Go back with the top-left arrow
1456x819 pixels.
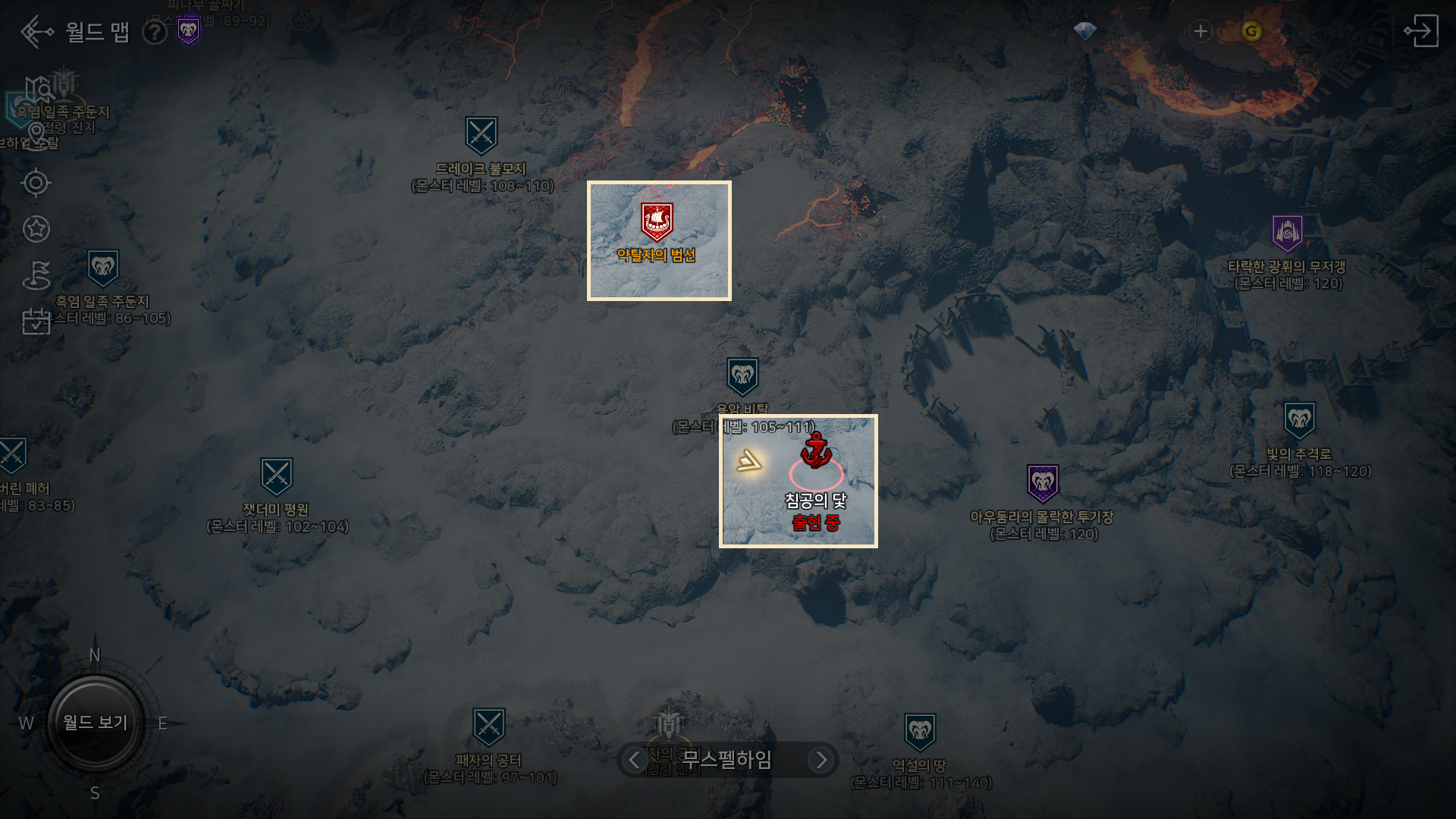coord(36,32)
